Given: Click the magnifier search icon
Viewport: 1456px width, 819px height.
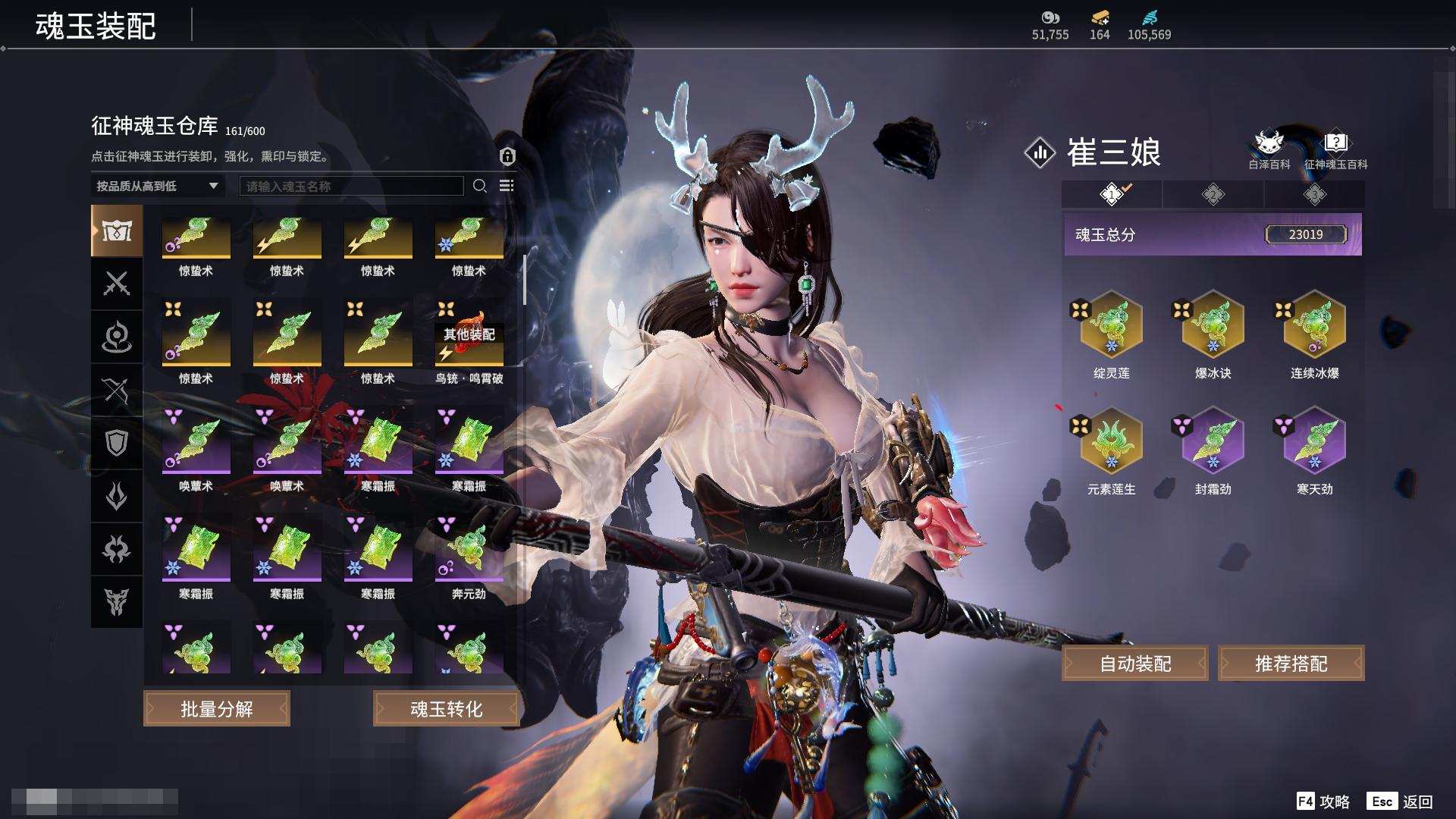Looking at the screenshot, I should click(480, 186).
